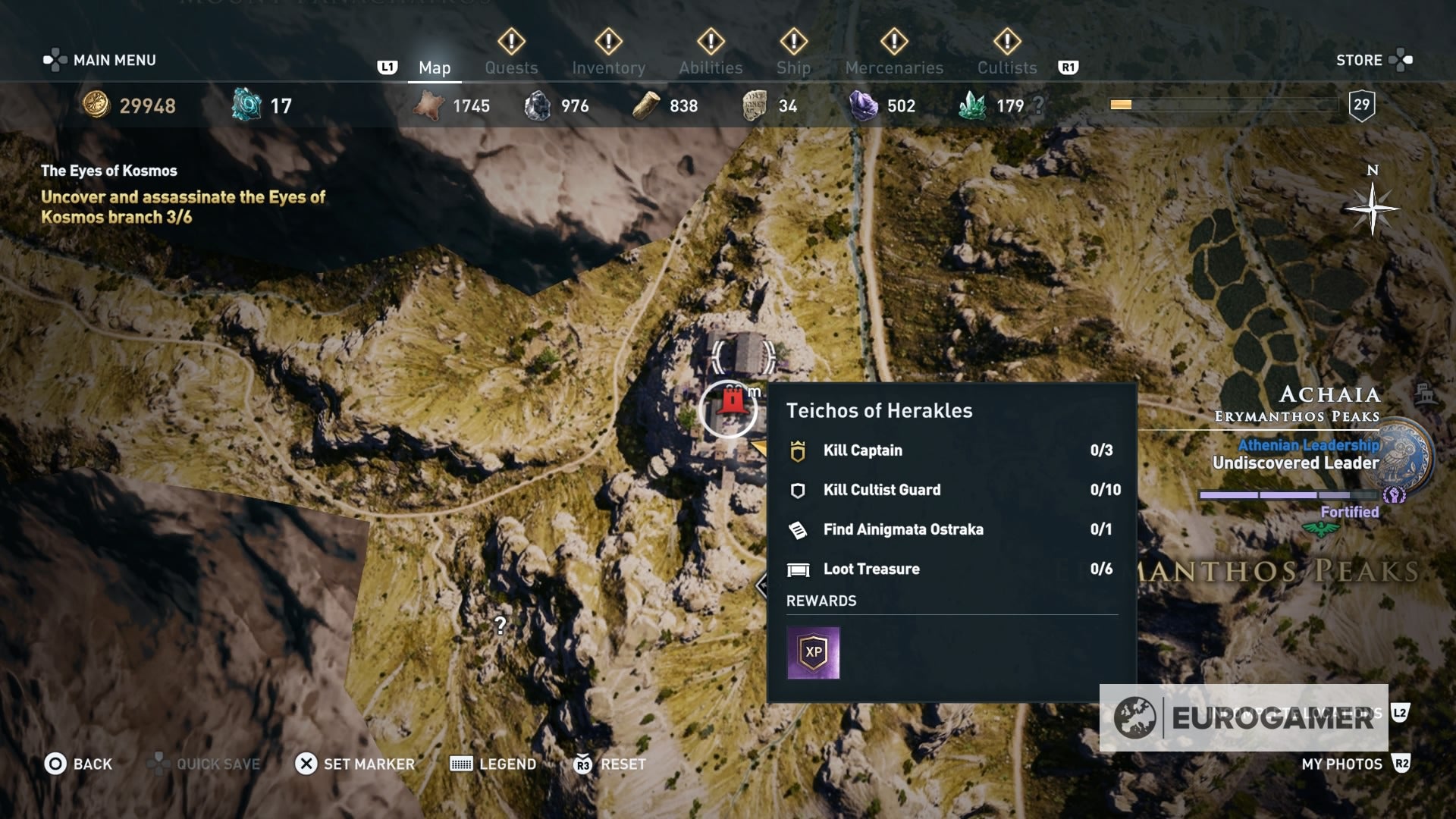Open the Quests screen

(511, 67)
